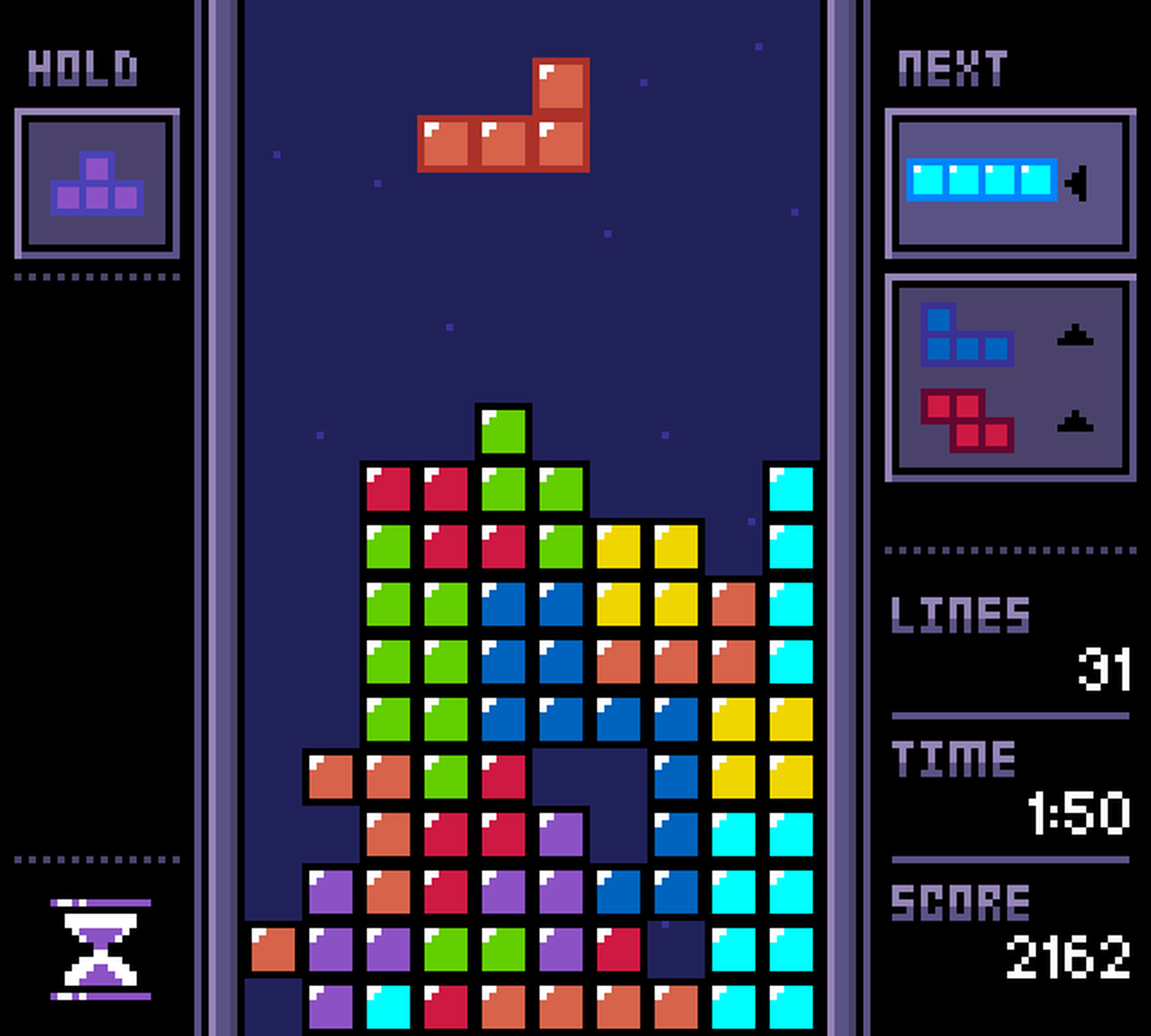Toggle the marker next to the blue J-piece

coord(1077,335)
